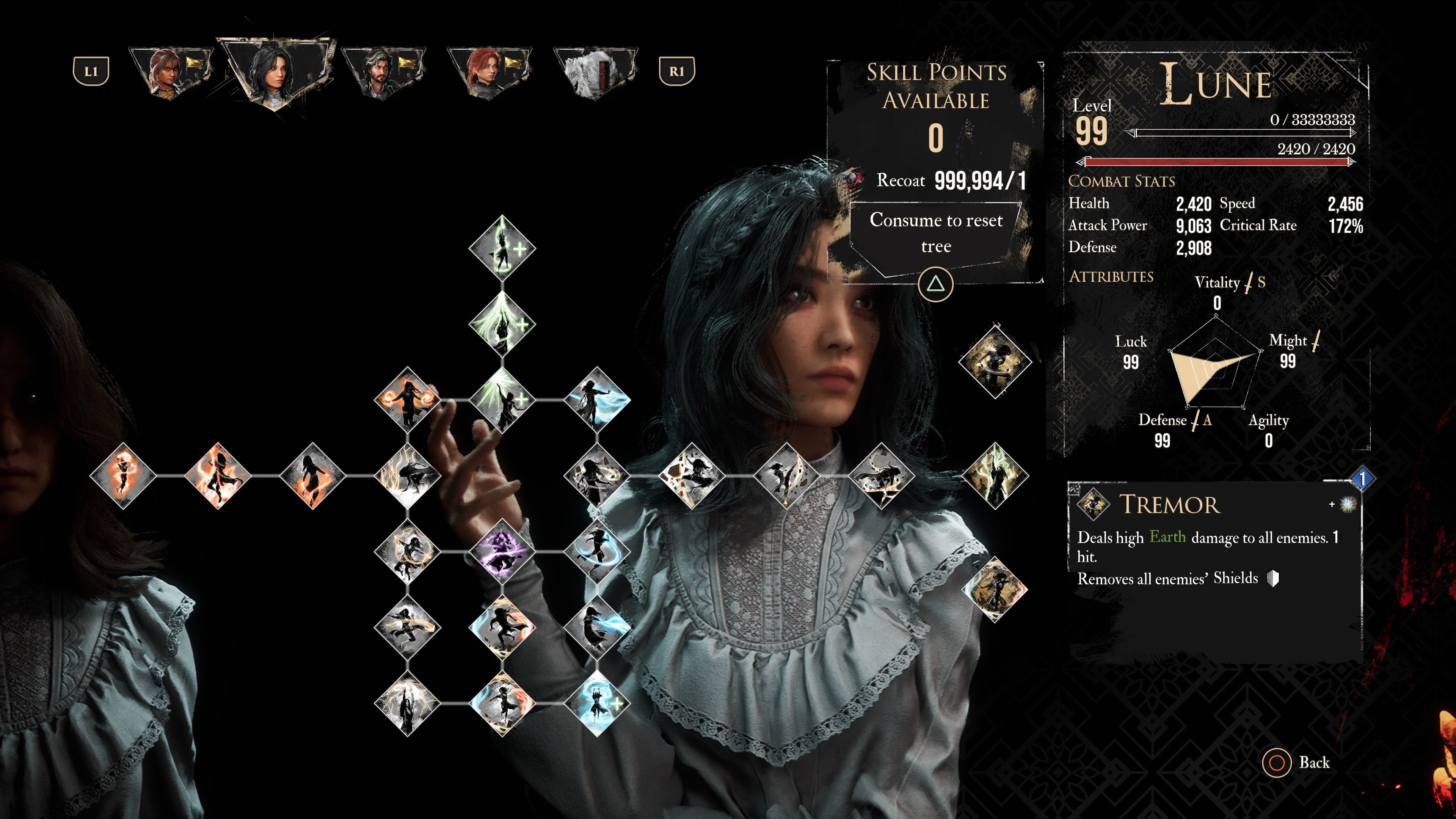Choose the fire skill holding two glowing orbs
Screen dimensions: 1456x819
click(407, 400)
